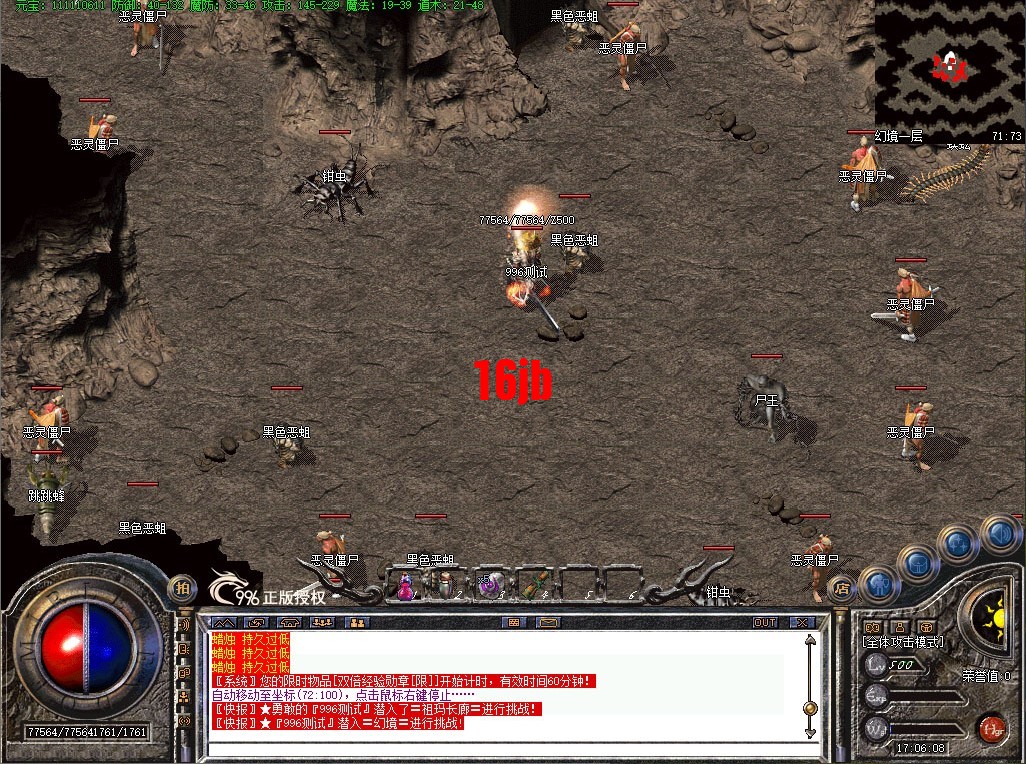Click the red Hgr round button
Image resolution: width=1026 pixels, height=764 pixels.
click(x=992, y=727)
